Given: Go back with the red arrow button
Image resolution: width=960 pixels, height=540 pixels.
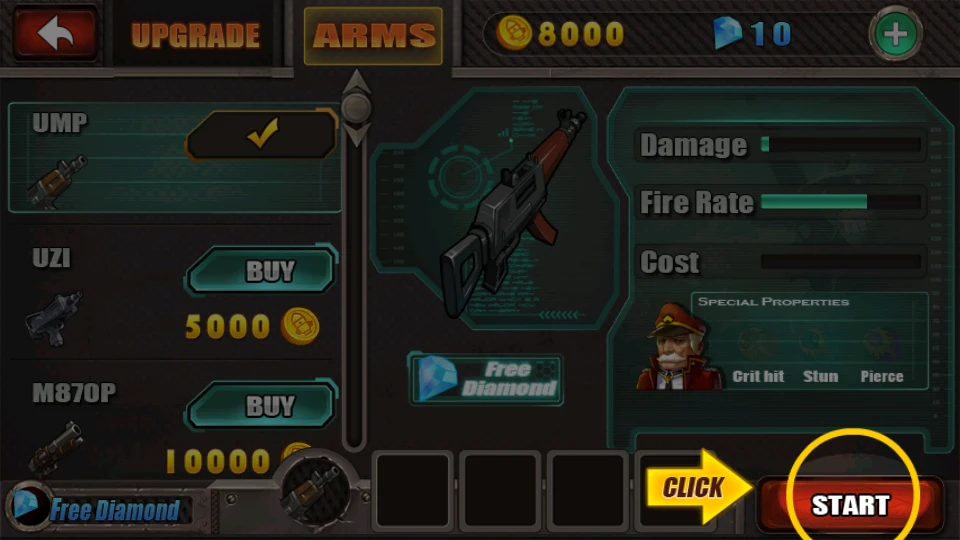Looking at the screenshot, I should coord(54,34).
